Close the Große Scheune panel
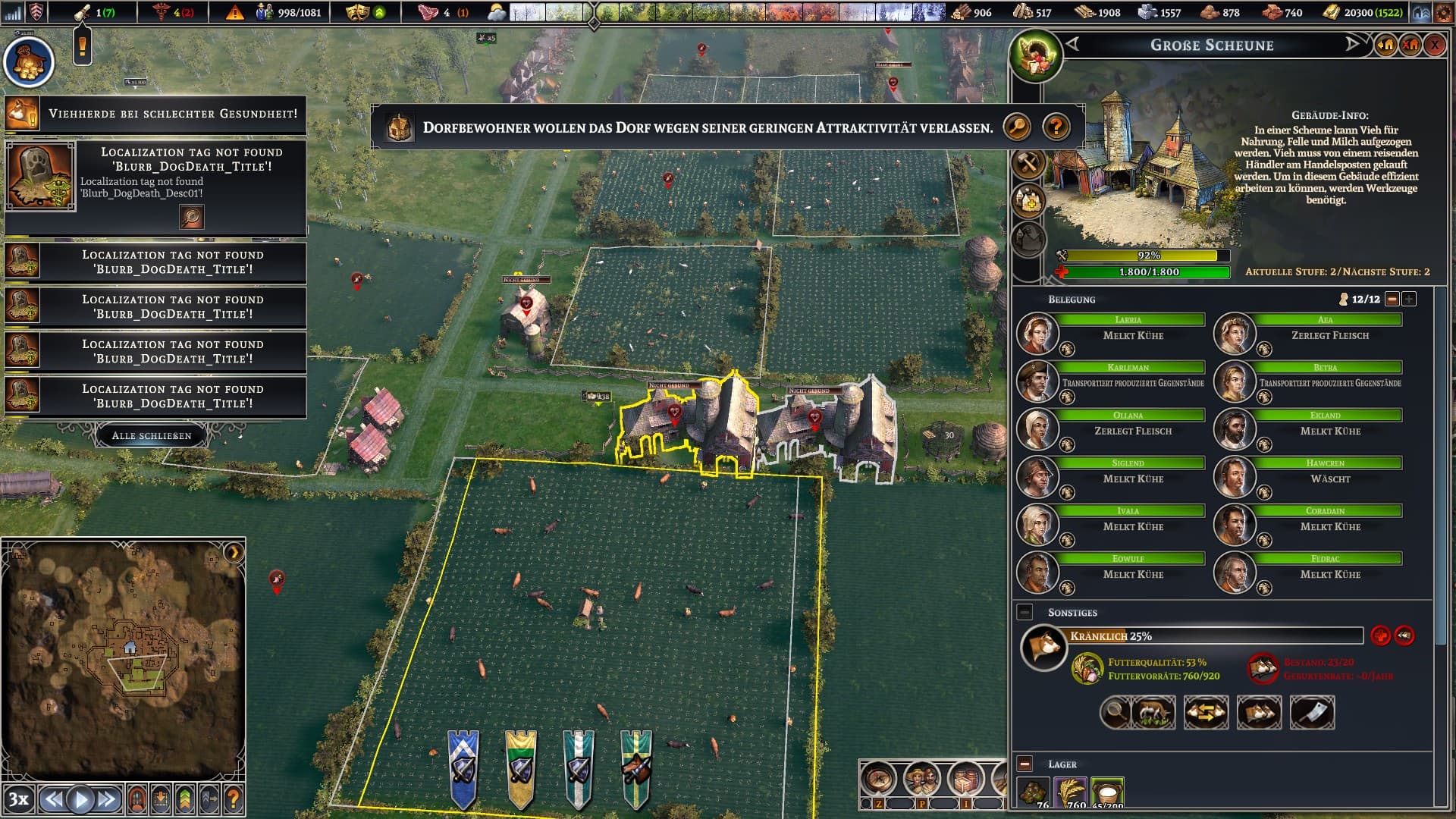Viewport: 1456px width, 819px height. coord(1435,45)
